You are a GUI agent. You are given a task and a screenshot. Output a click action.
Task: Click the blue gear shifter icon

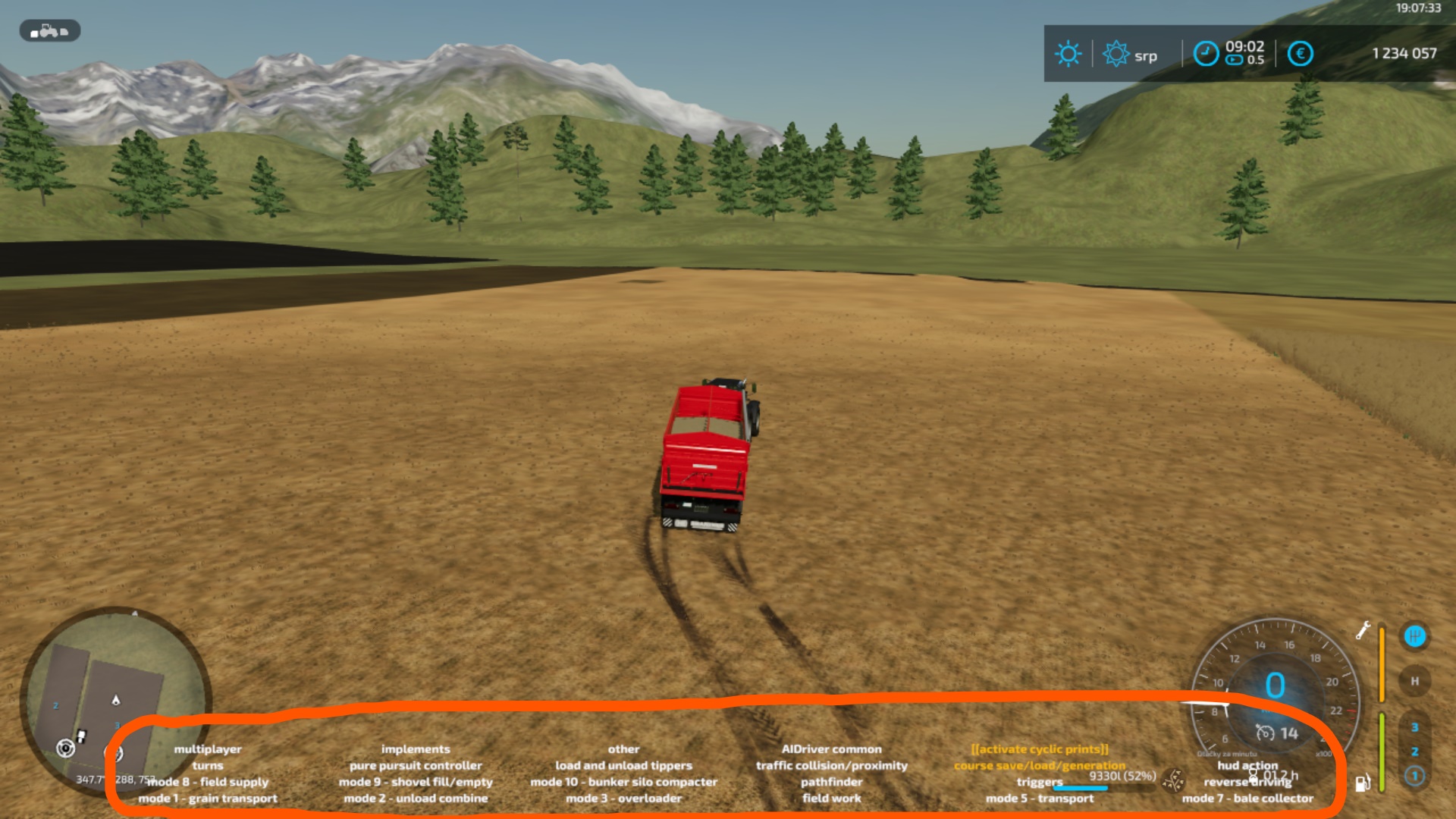point(1414,636)
